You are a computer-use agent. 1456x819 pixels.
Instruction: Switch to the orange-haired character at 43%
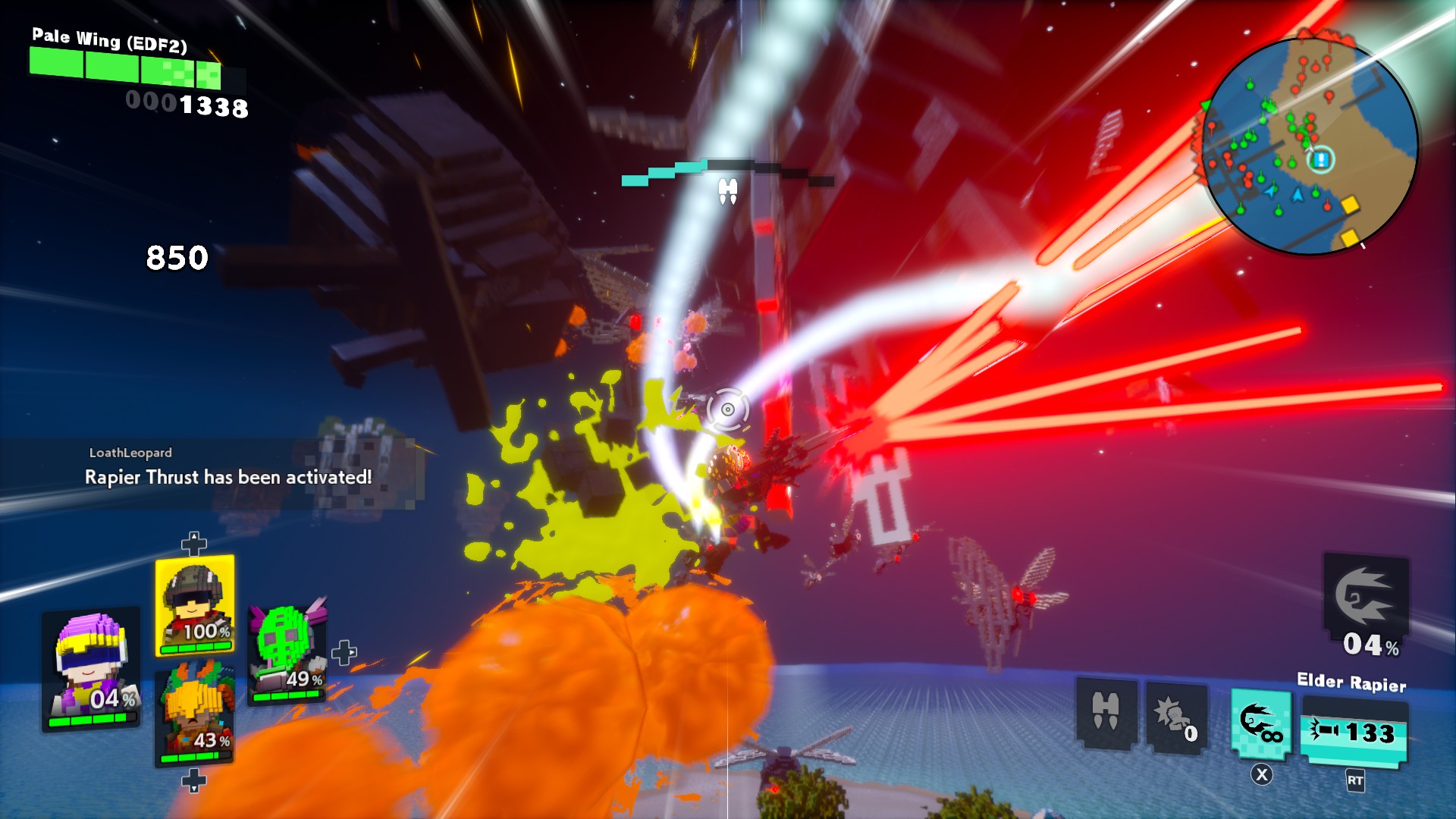pos(194,713)
